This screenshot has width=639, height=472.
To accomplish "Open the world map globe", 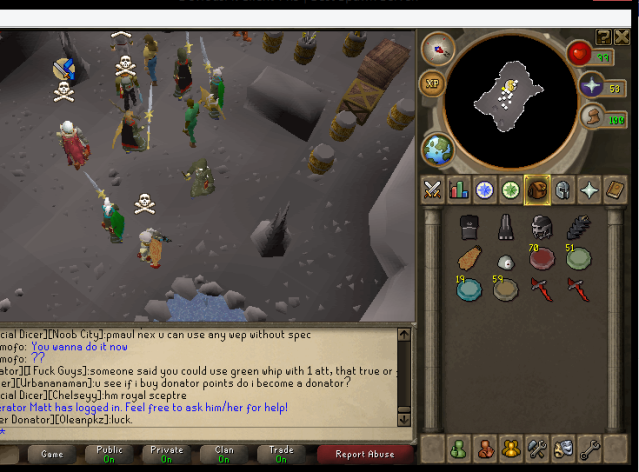I will (x=438, y=150).
